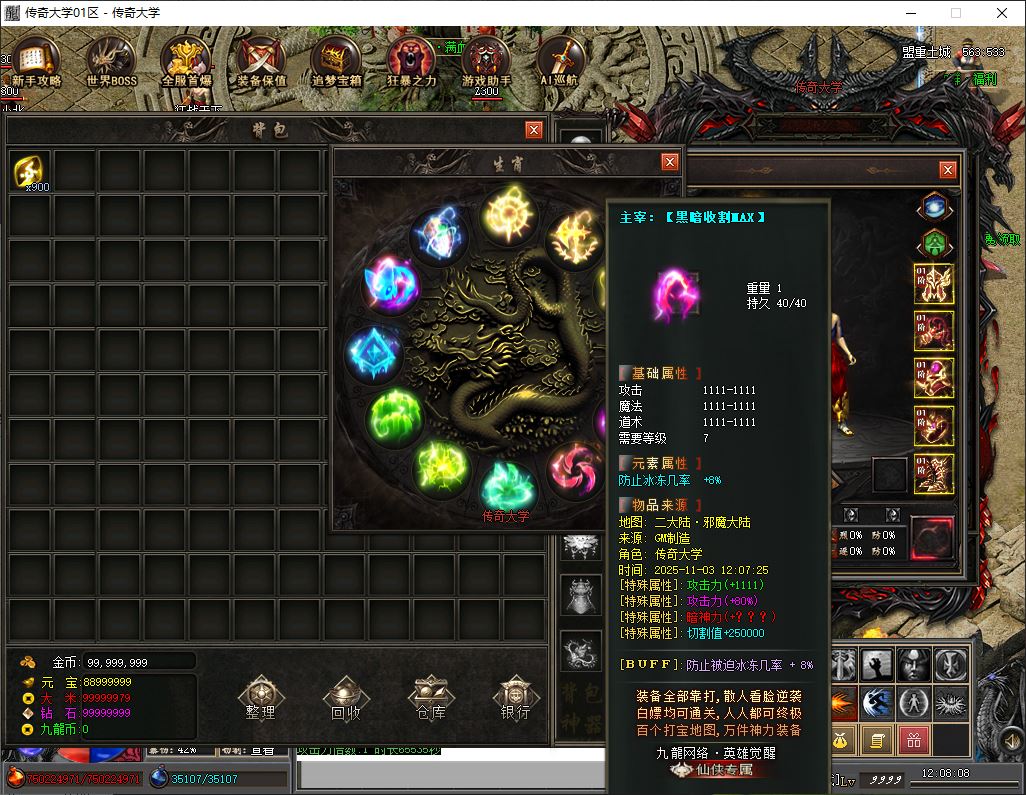The width and height of the screenshot is (1026, 795).
Task: Click the 回收 recycle button
Action: (x=346, y=697)
